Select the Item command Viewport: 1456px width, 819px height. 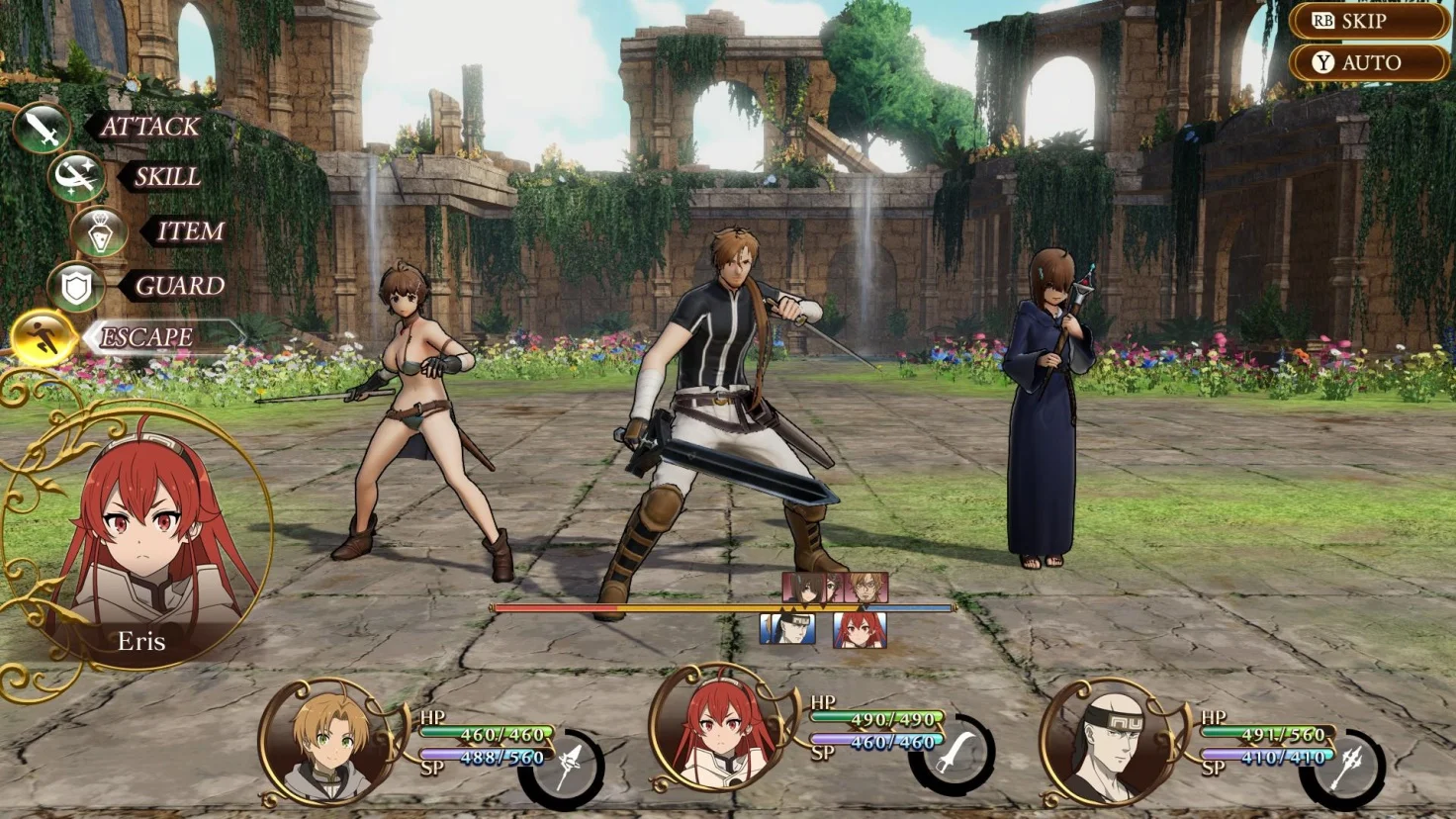pos(190,231)
